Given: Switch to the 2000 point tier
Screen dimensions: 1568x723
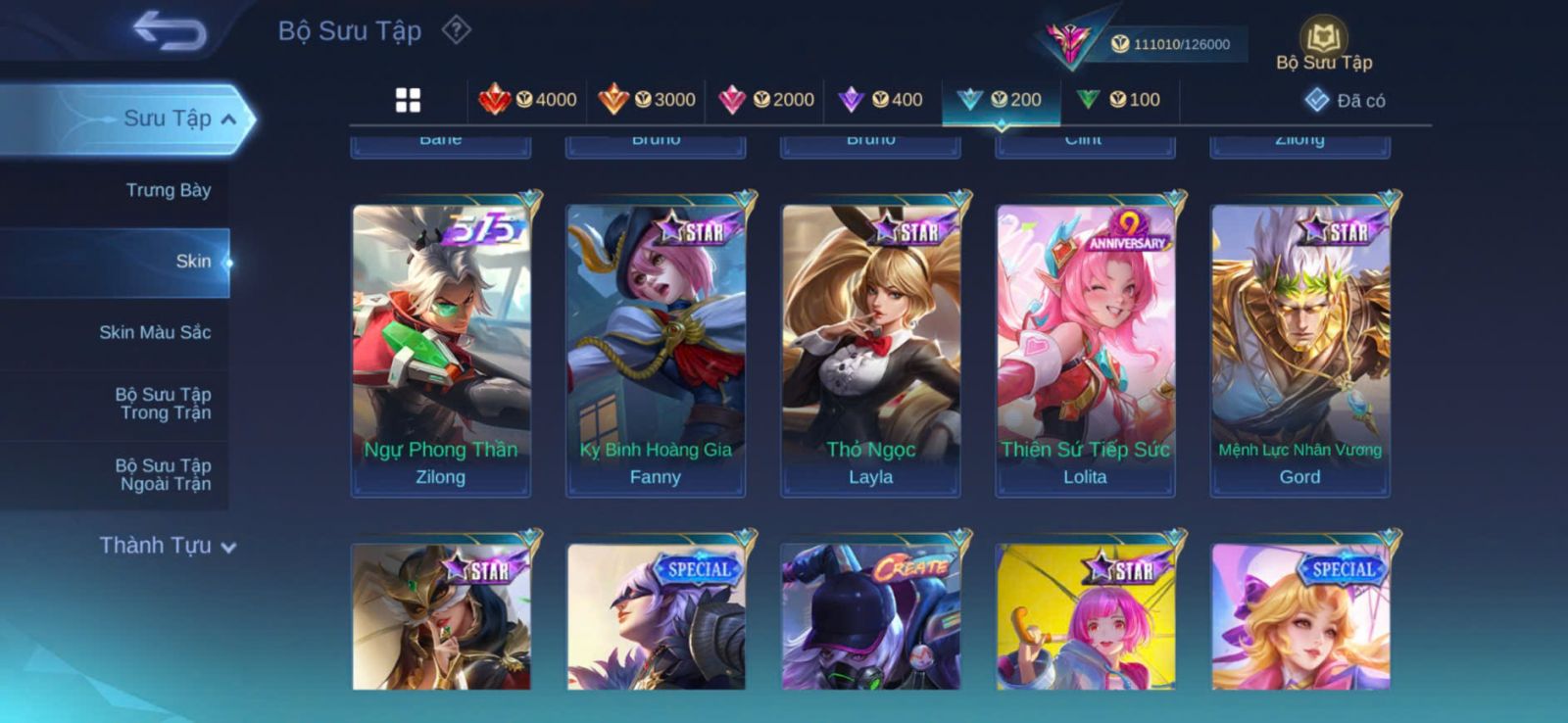Looking at the screenshot, I should [x=767, y=100].
